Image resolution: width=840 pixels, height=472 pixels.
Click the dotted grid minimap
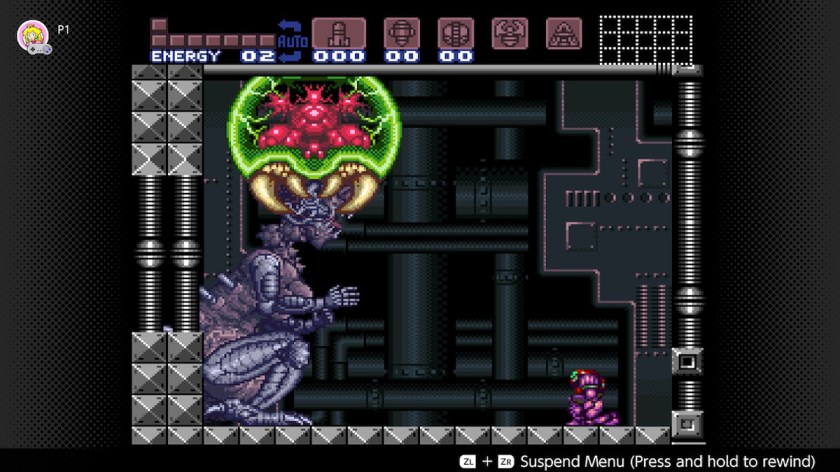tap(645, 40)
